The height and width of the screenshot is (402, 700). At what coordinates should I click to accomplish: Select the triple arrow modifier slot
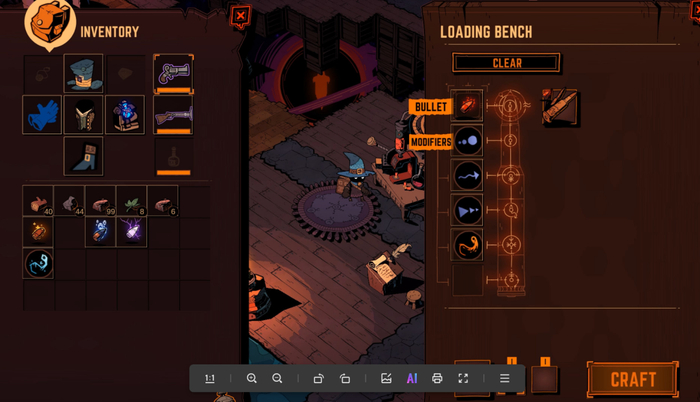(x=467, y=211)
